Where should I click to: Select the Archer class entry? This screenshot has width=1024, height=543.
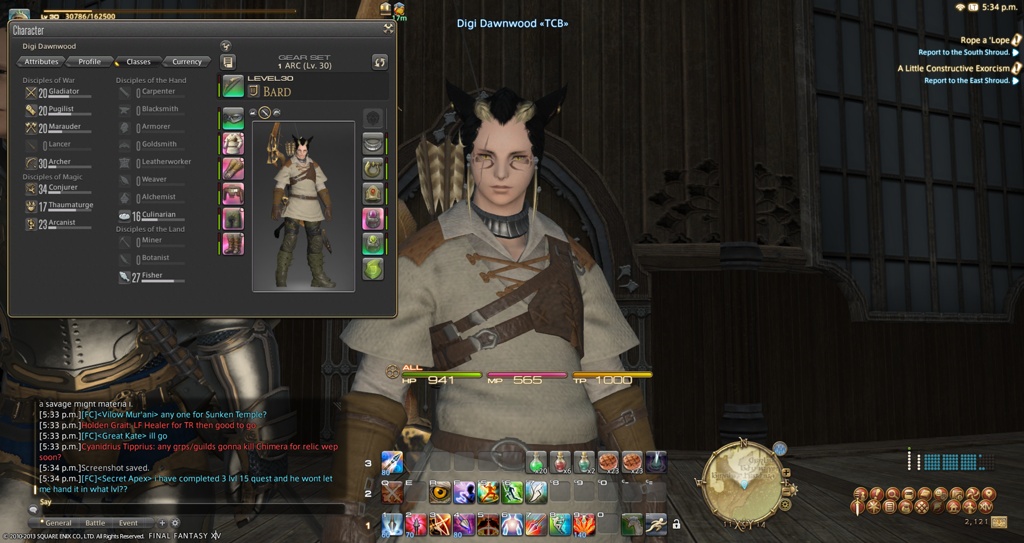tap(58, 162)
